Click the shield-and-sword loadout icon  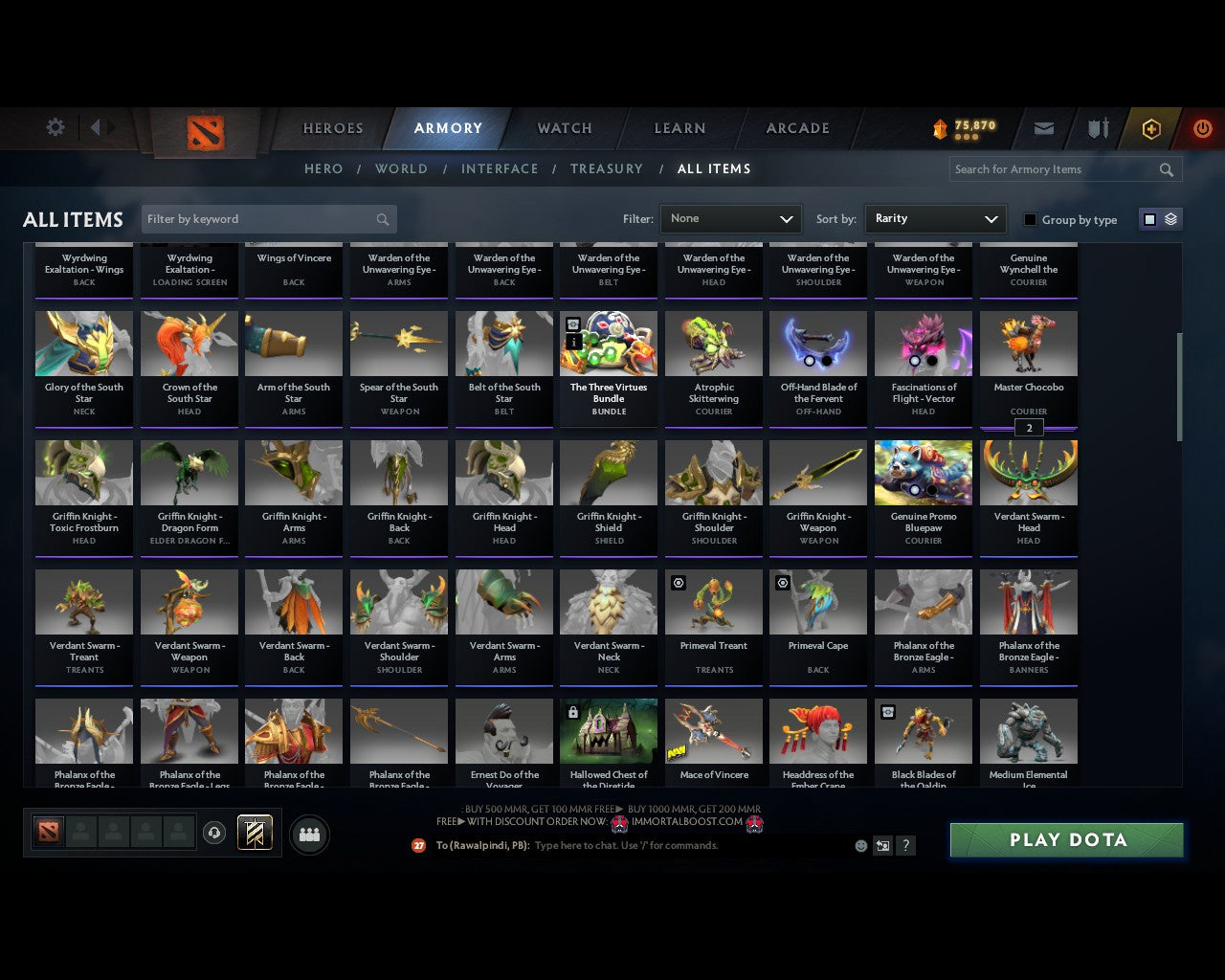[x=1097, y=127]
